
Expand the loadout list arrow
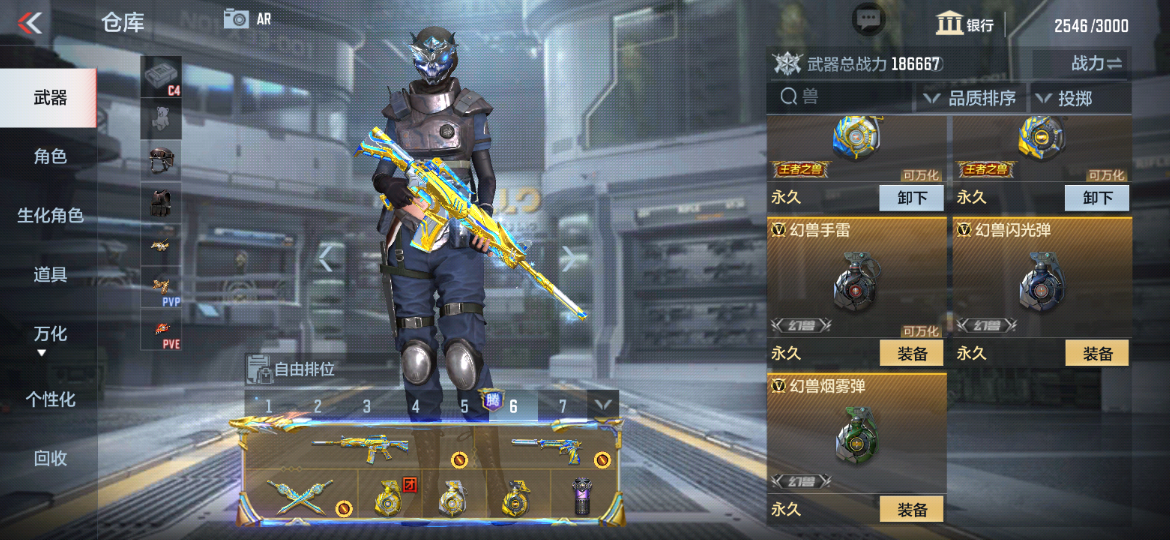pyautogui.click(x=602, y=405)
